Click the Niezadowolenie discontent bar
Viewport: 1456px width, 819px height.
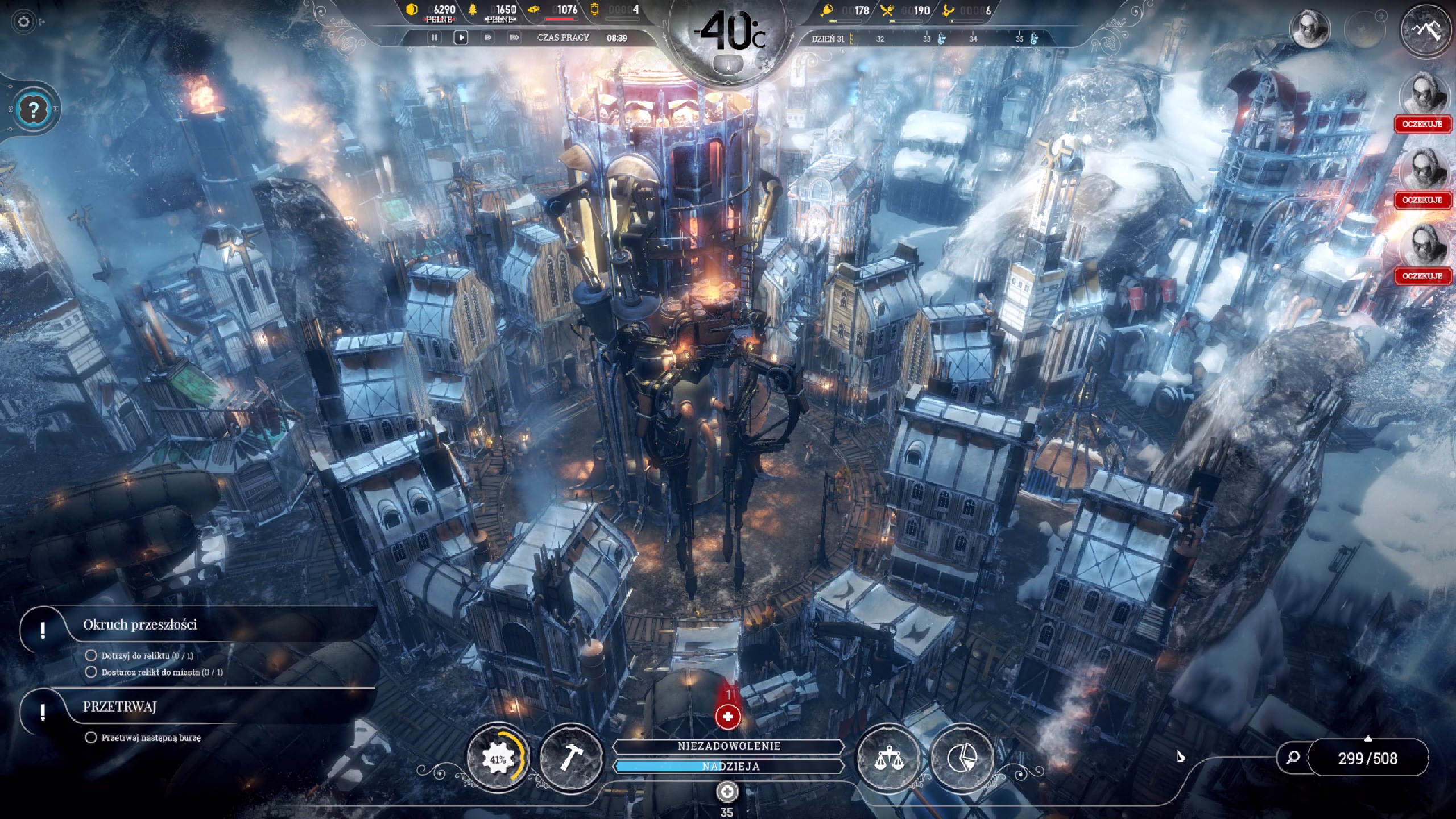pos(728,746)
